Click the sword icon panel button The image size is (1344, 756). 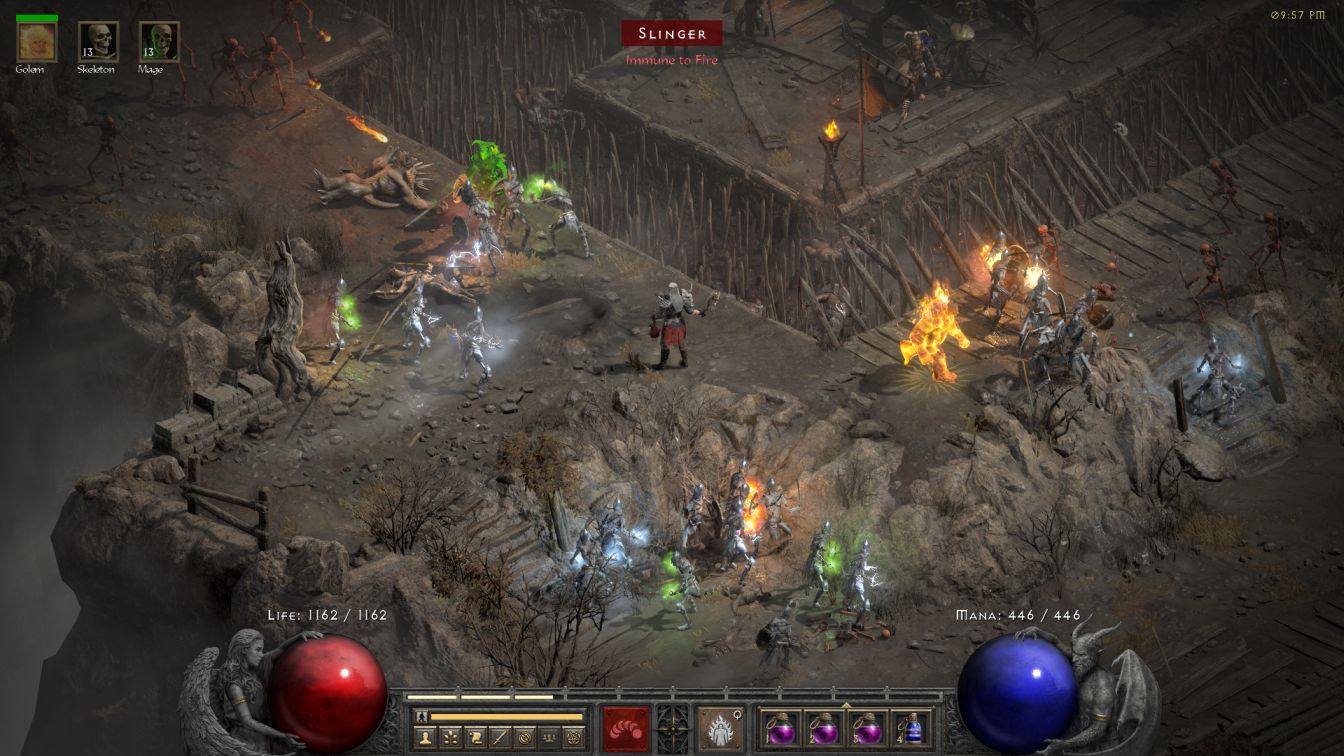click(499, 738)
